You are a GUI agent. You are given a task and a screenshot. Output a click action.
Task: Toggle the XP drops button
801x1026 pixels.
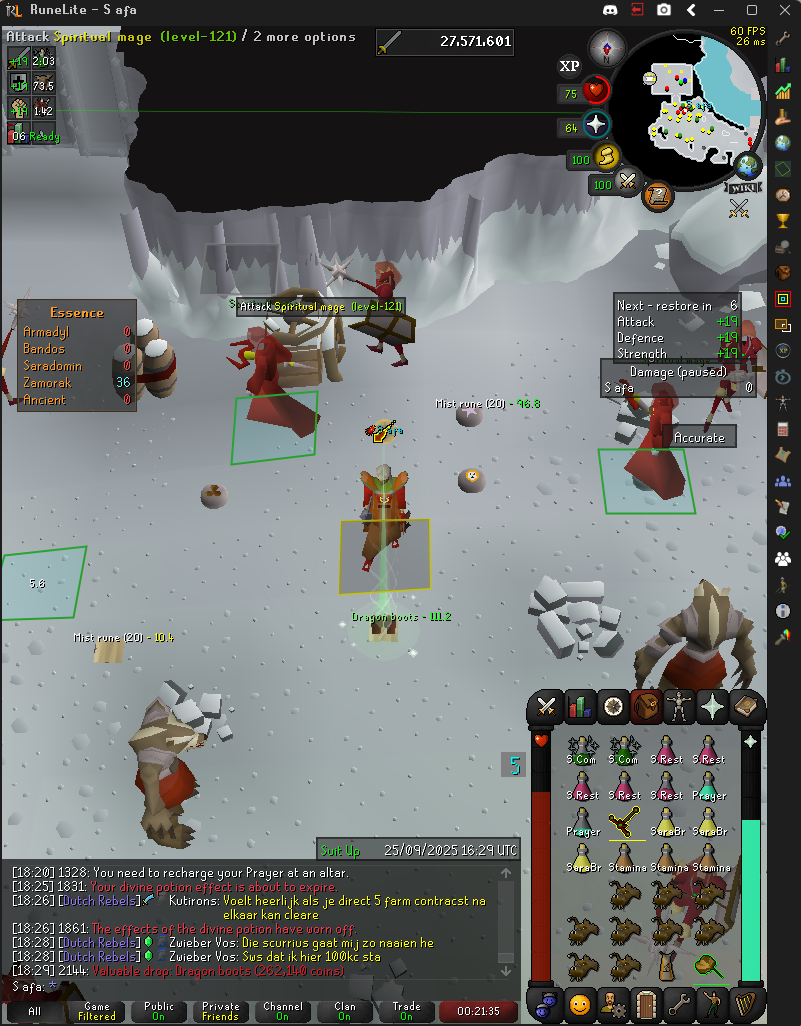click(569, 66)
